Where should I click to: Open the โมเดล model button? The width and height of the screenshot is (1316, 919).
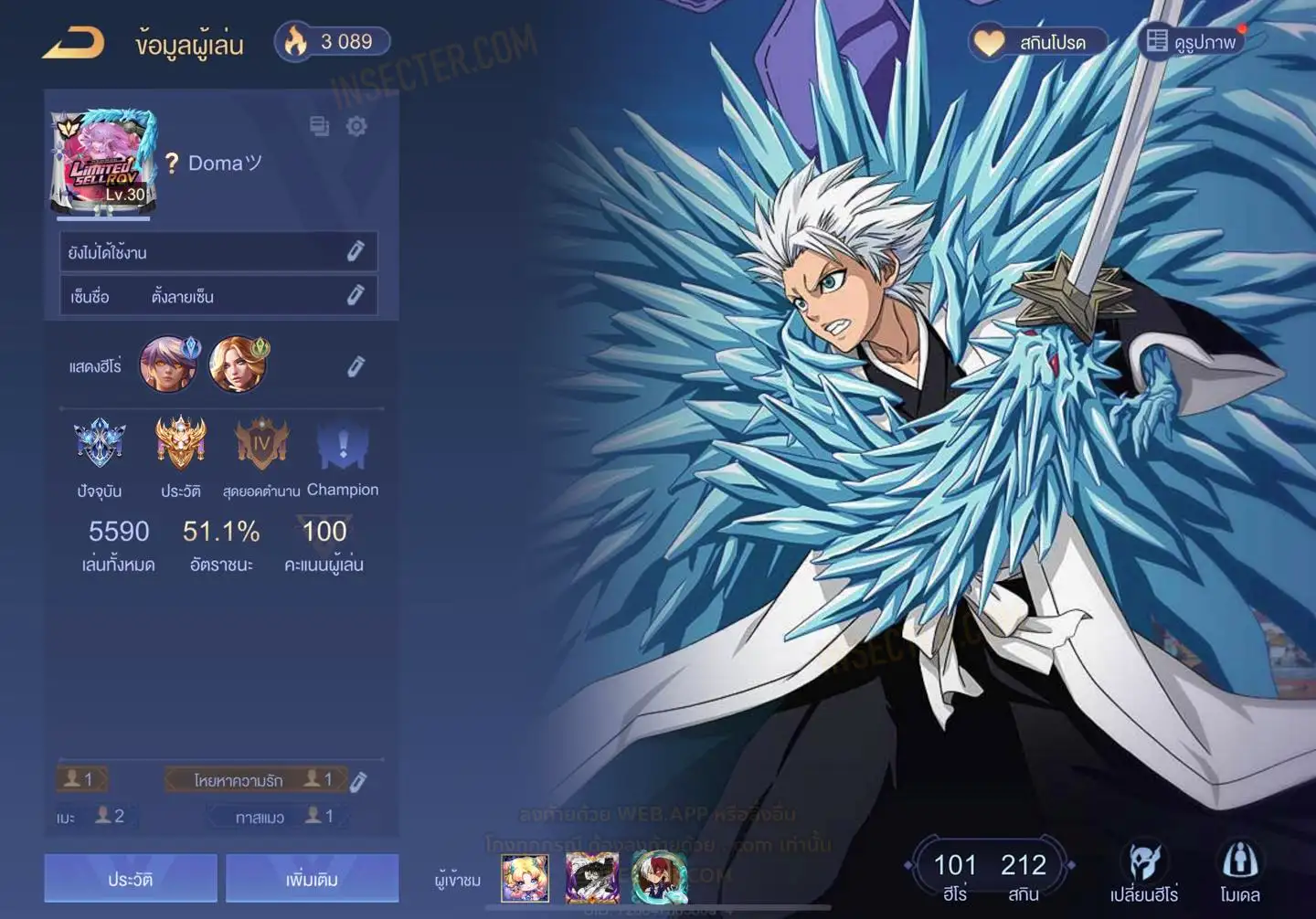pos(1240,872)
